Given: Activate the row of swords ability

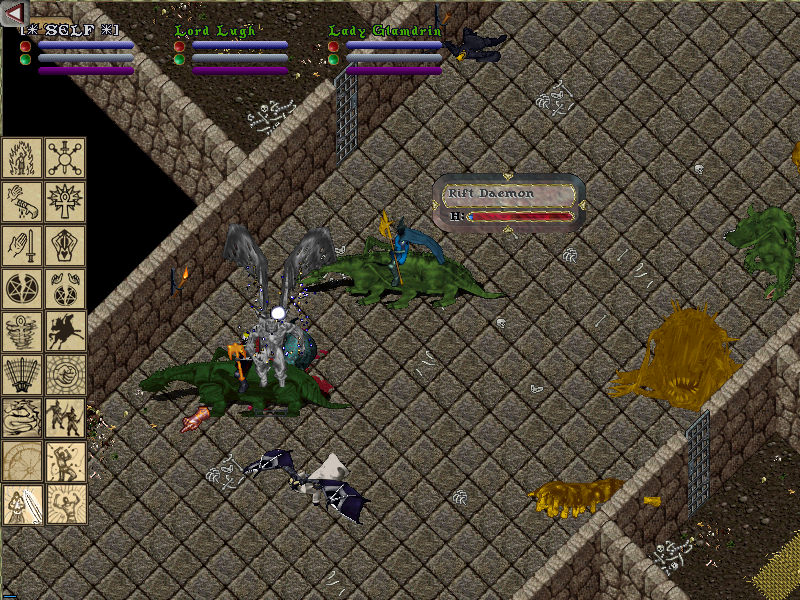Looking at the screenshot, I should [23, 375].
